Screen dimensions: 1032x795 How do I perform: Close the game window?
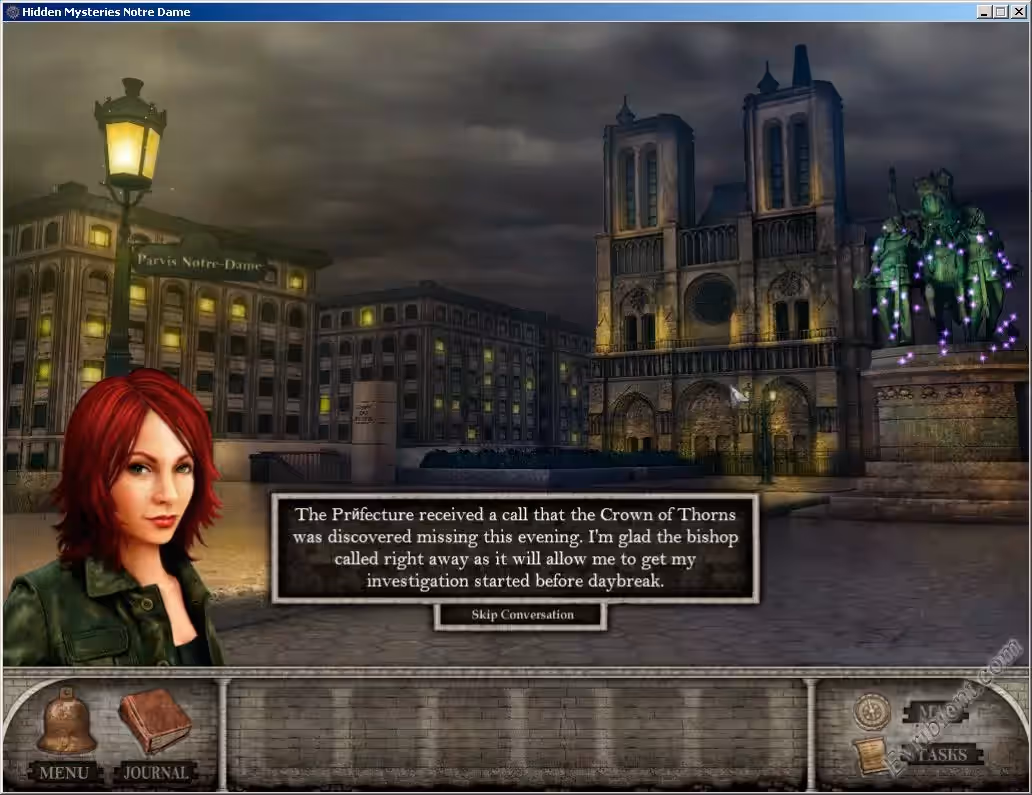1018,12
